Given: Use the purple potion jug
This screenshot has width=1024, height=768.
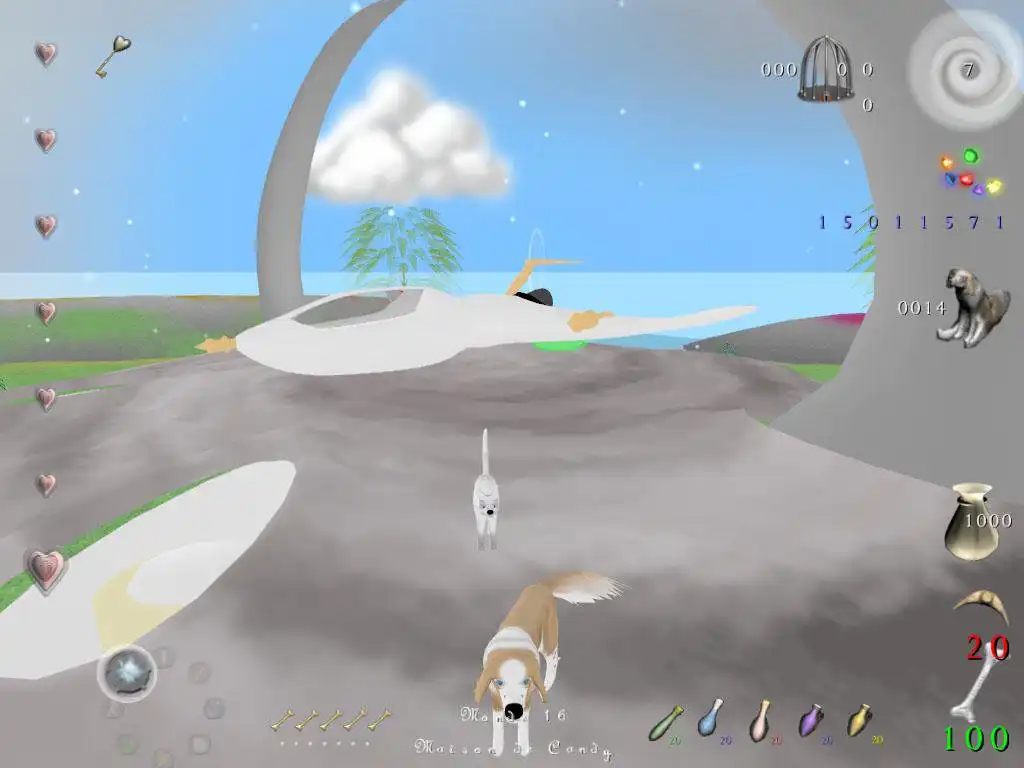Looking at the screenshot, I should 811,720.
